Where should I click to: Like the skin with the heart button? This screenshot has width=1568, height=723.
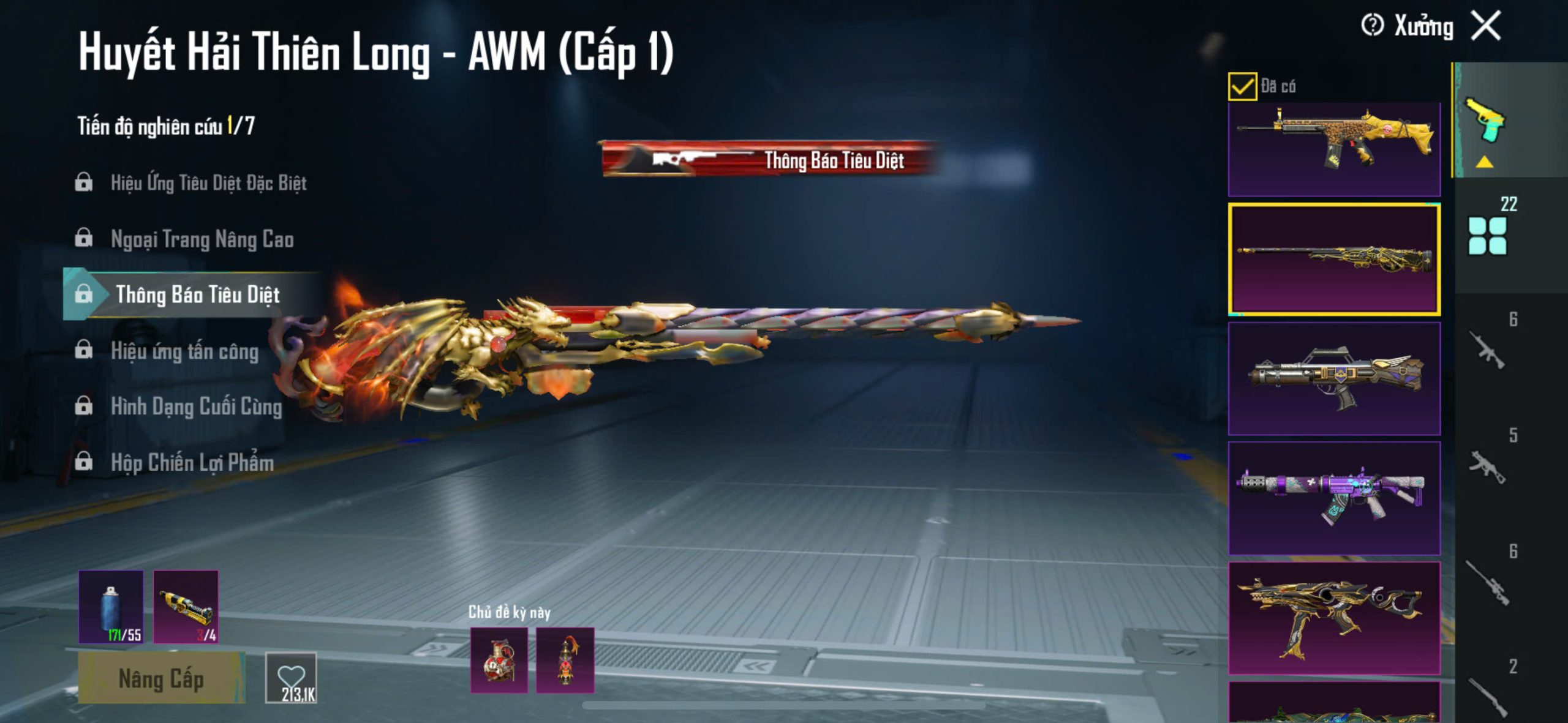click(x=291, y=678)
